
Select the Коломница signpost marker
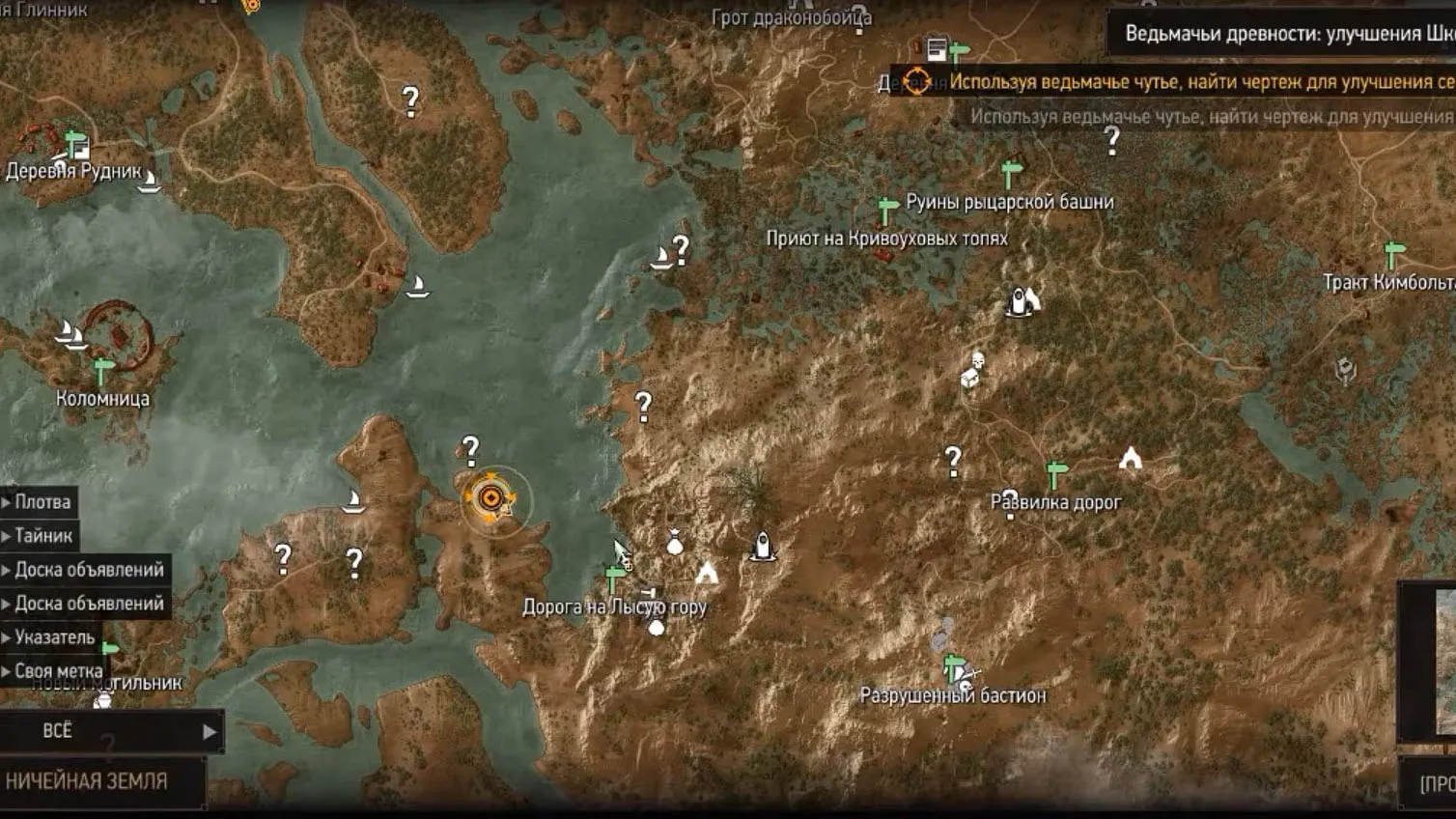[103, 370]
